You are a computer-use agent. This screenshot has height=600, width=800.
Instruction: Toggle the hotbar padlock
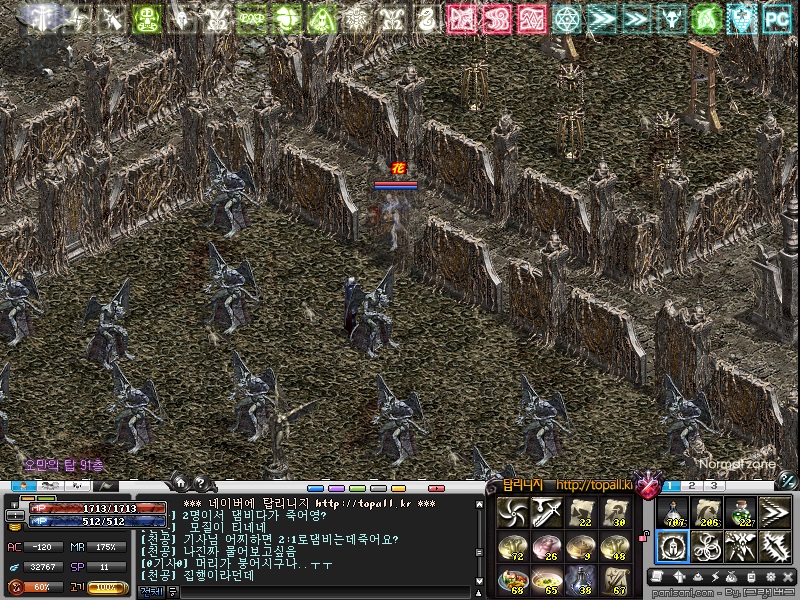(x=646, y=536)
